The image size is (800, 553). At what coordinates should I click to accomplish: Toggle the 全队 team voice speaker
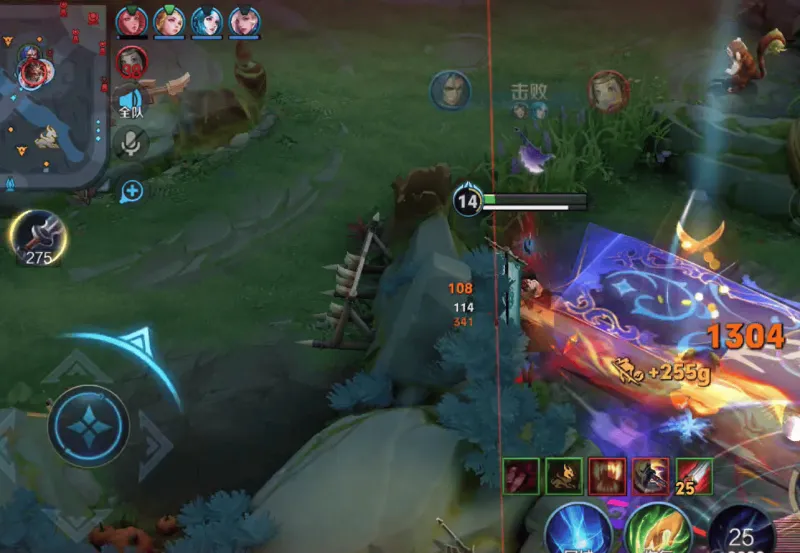pyautogui.click(x=131, y=101)
